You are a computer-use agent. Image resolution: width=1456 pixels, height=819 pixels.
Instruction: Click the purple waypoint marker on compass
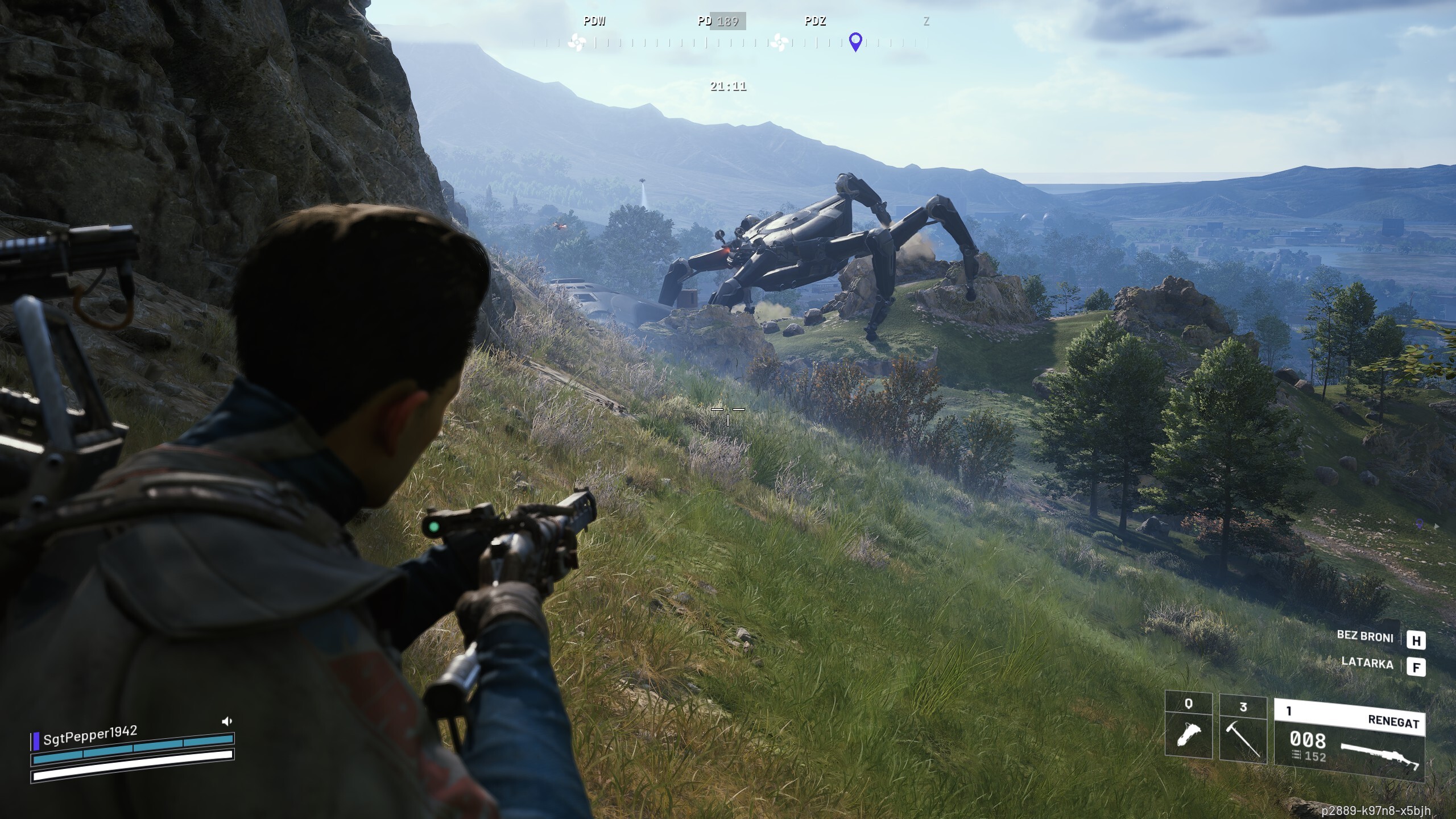pos(855,42)
